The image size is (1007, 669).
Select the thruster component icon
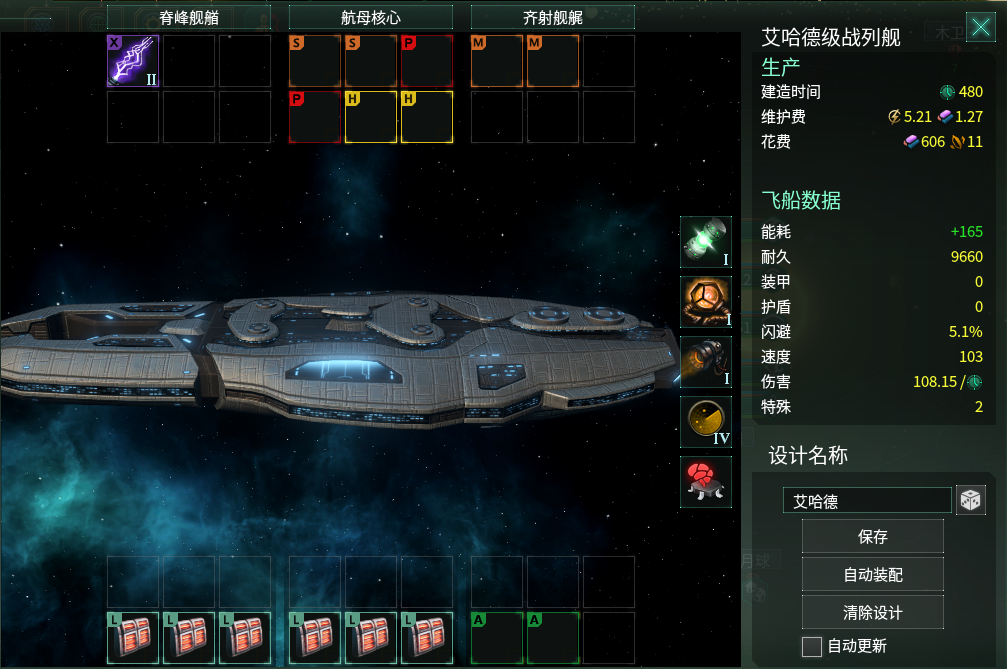pos(706,362)
